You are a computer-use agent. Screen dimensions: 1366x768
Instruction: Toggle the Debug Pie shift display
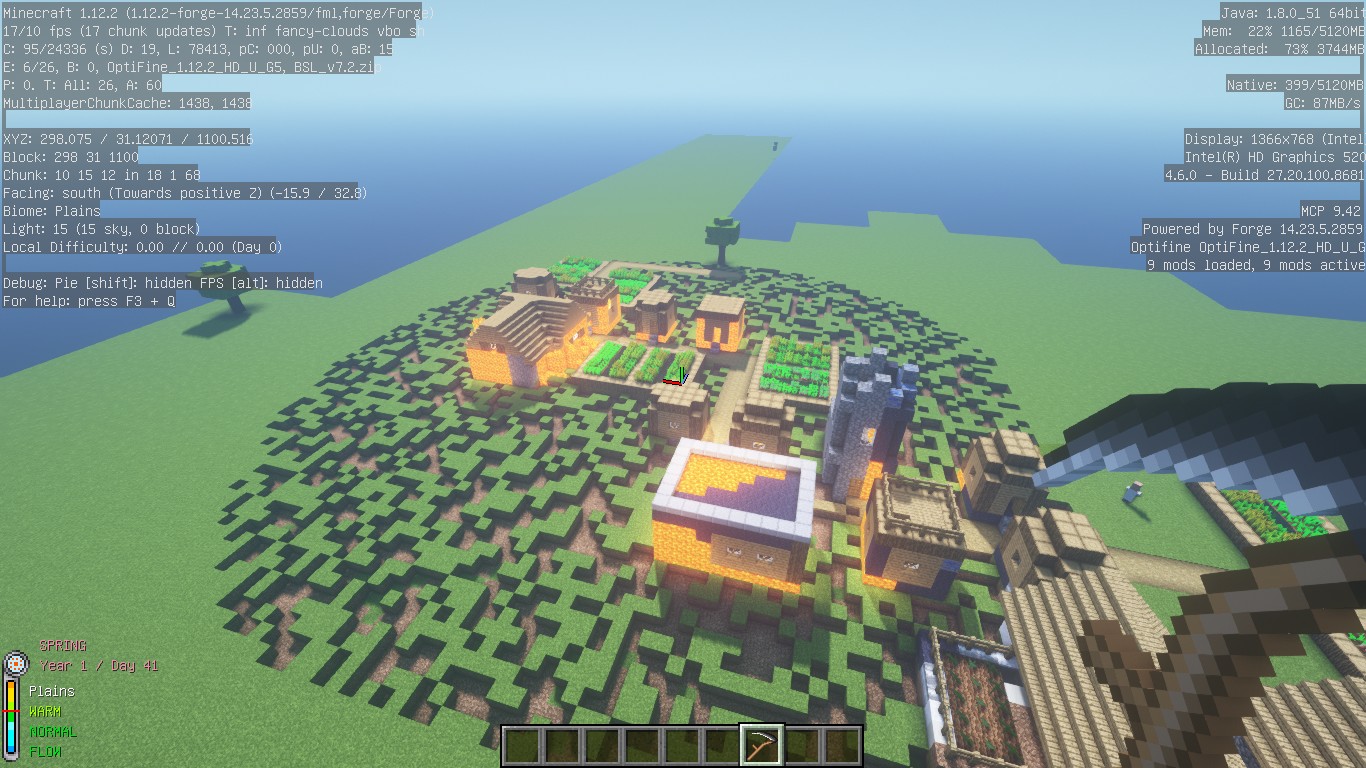click(95, 283)
